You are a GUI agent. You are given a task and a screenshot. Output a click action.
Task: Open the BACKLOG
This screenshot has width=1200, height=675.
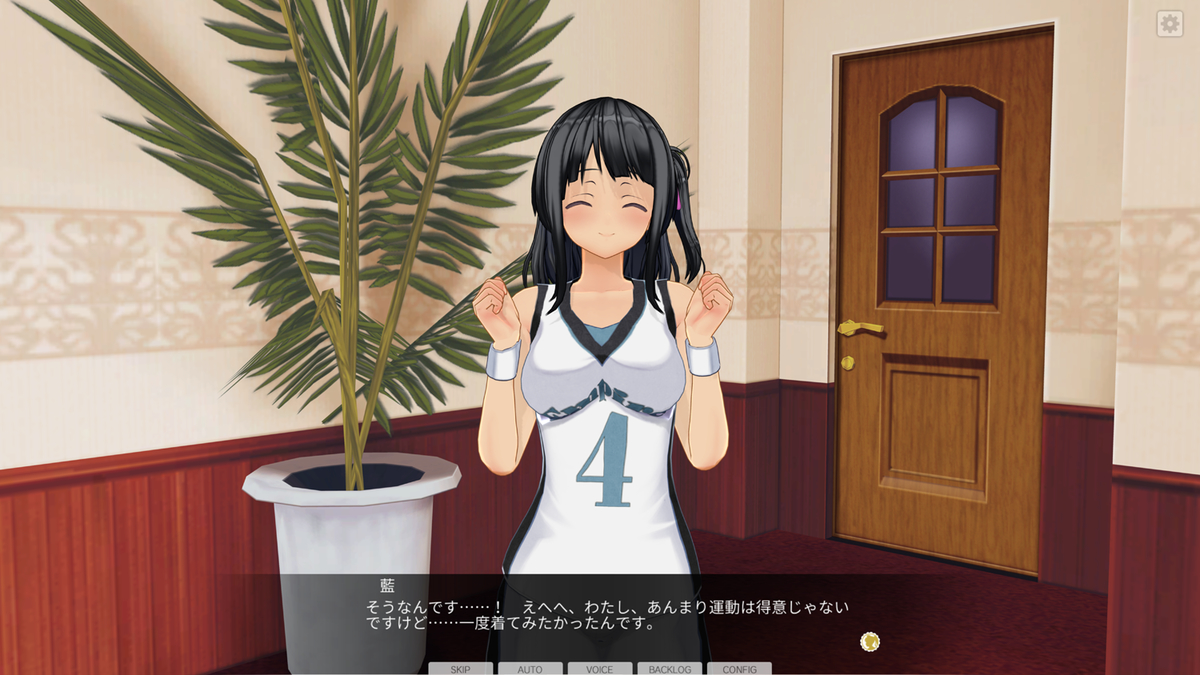point(670,668)
